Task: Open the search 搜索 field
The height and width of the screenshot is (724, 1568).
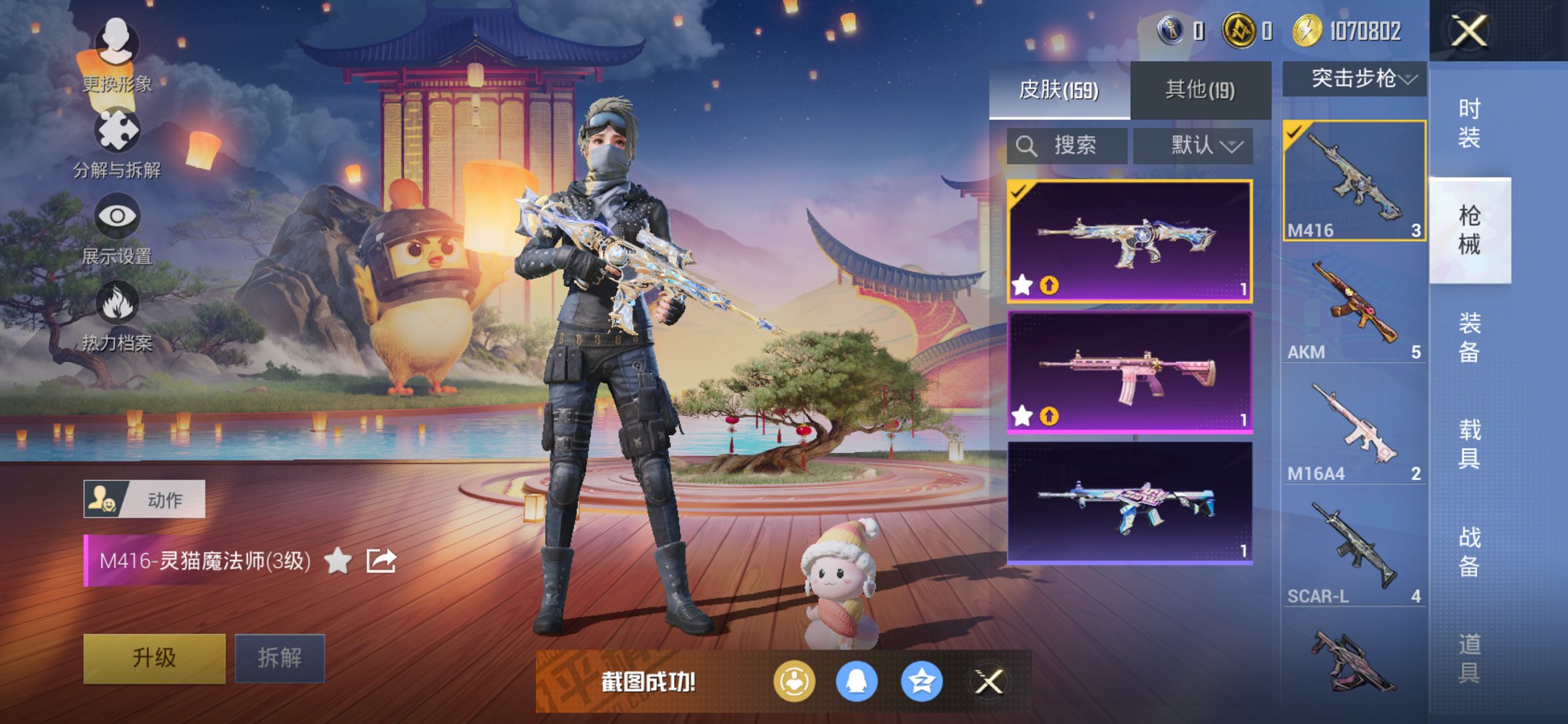Action: 1067,146
